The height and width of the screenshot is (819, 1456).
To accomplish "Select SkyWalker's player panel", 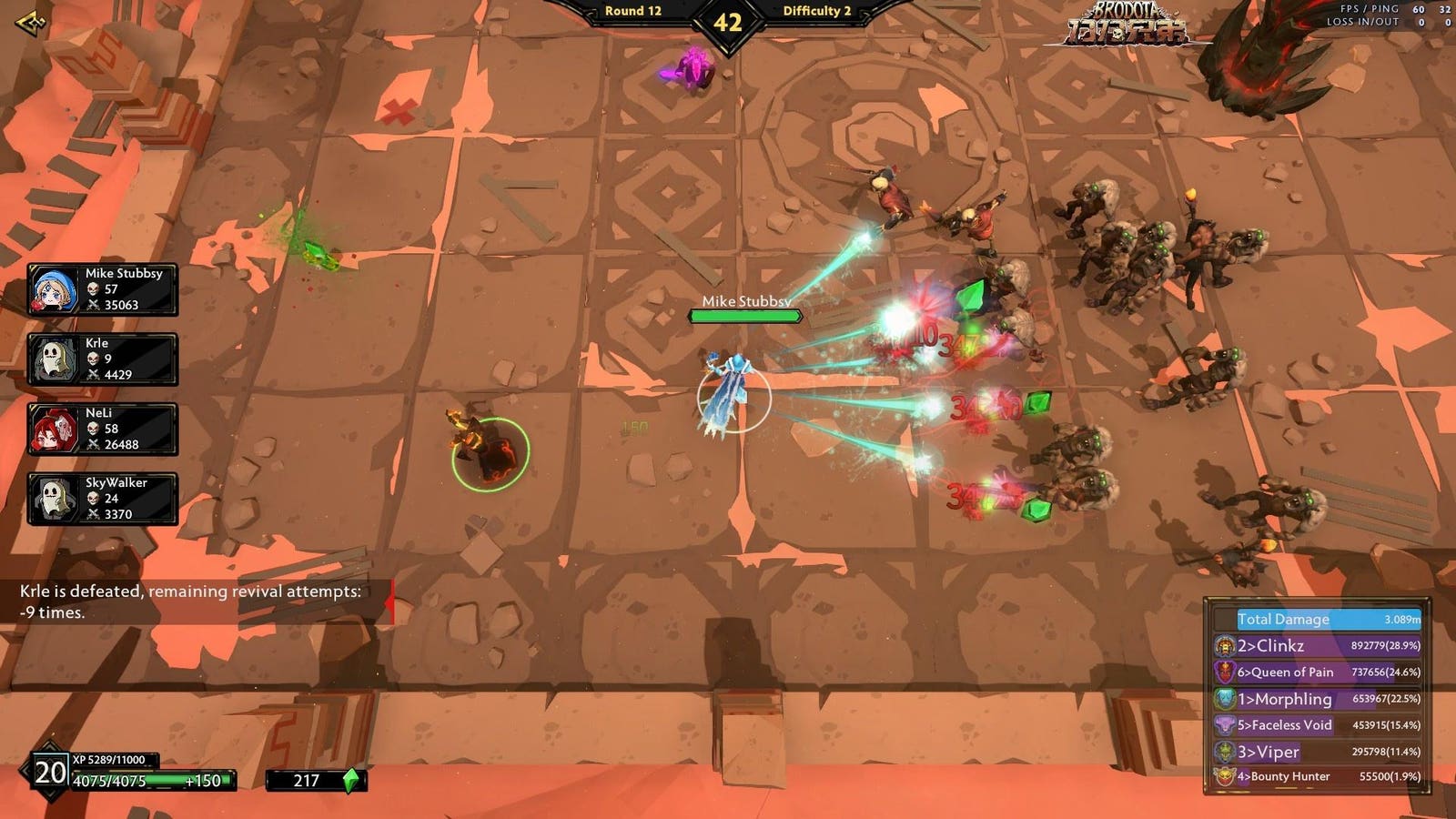I will pos(103,499).
